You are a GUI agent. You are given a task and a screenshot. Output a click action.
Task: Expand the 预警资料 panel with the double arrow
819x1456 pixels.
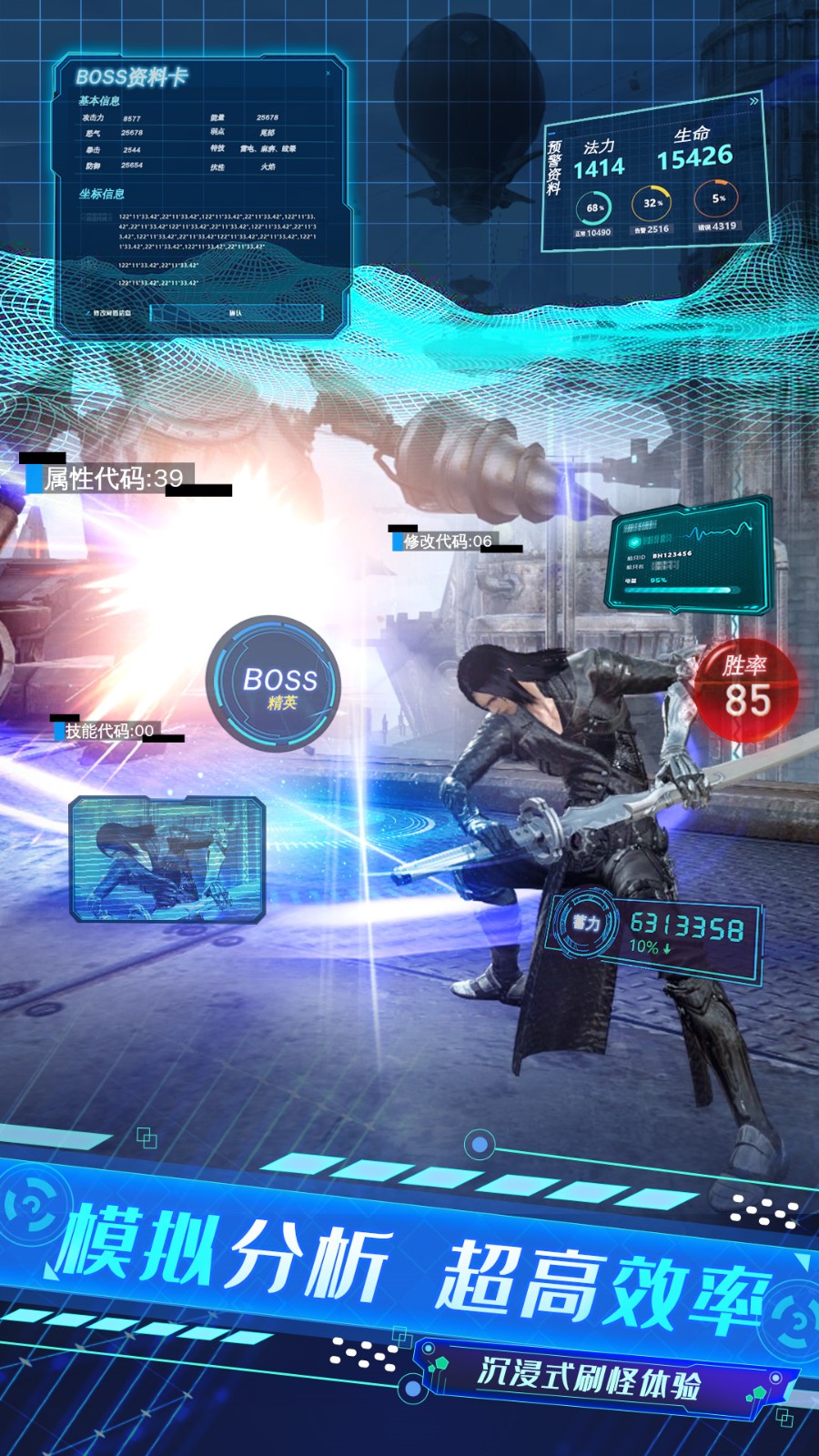[x=753, y=102]
